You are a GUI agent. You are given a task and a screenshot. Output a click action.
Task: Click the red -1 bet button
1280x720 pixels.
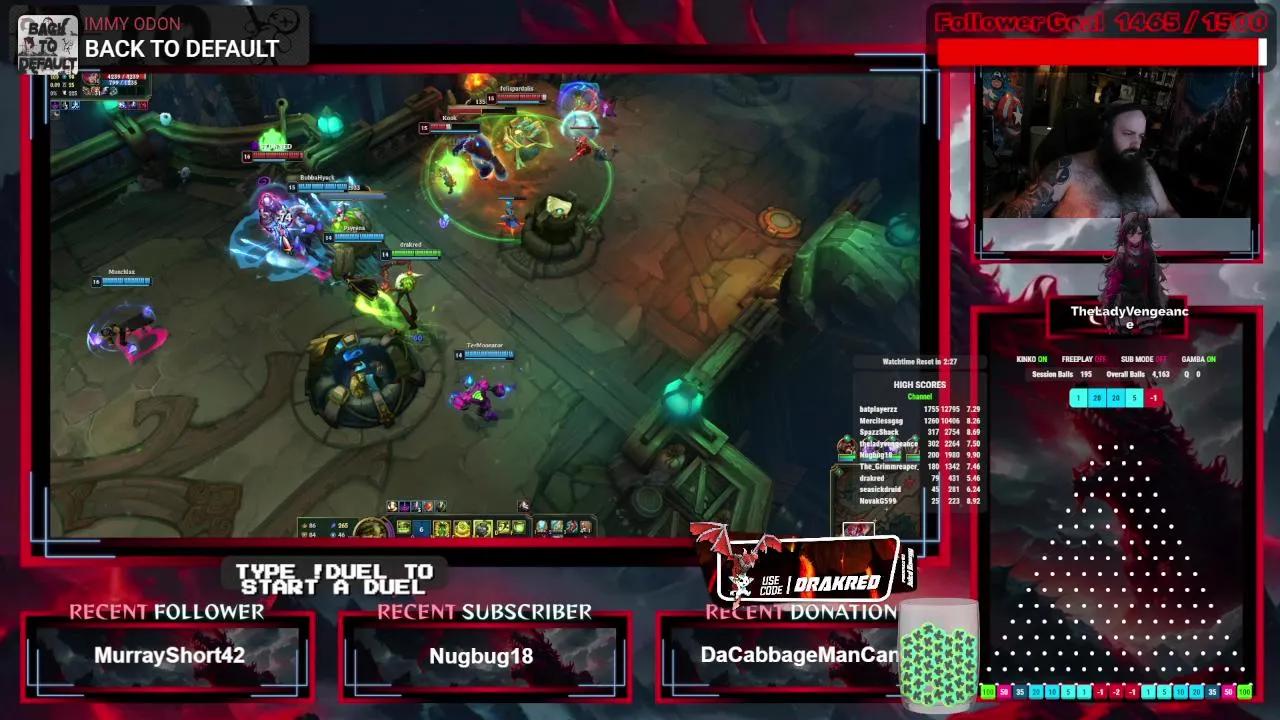[x=1154, y=397]
